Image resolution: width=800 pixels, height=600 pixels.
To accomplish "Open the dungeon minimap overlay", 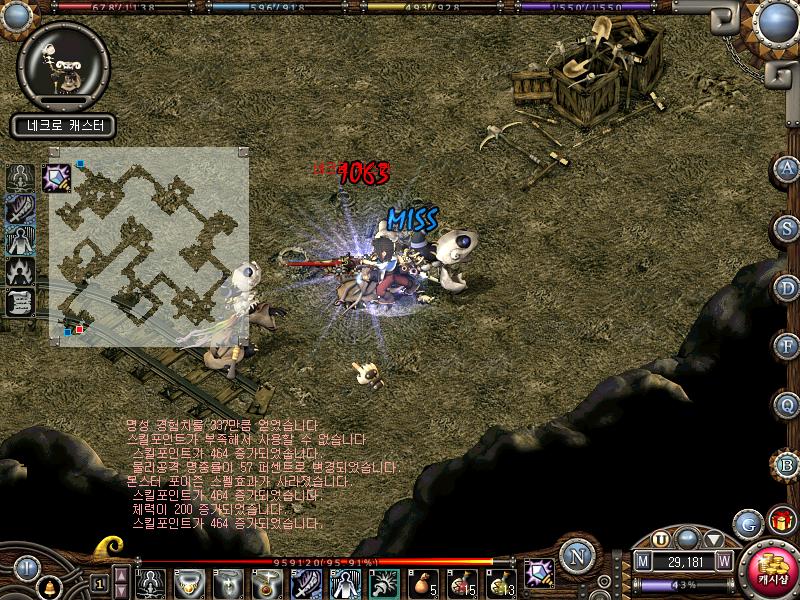I will (x=149, y=246).
